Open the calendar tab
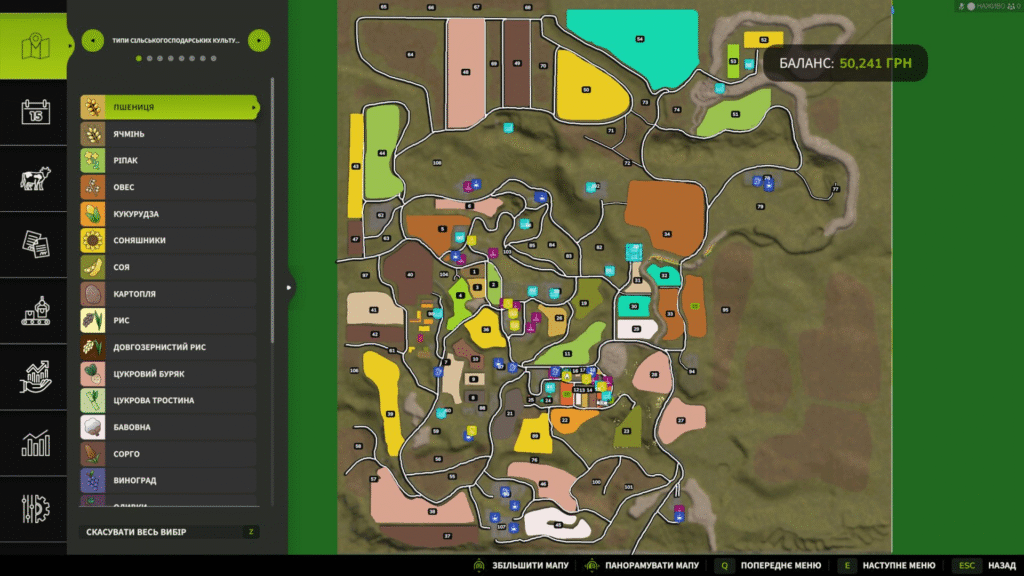 tap(36, 111)
